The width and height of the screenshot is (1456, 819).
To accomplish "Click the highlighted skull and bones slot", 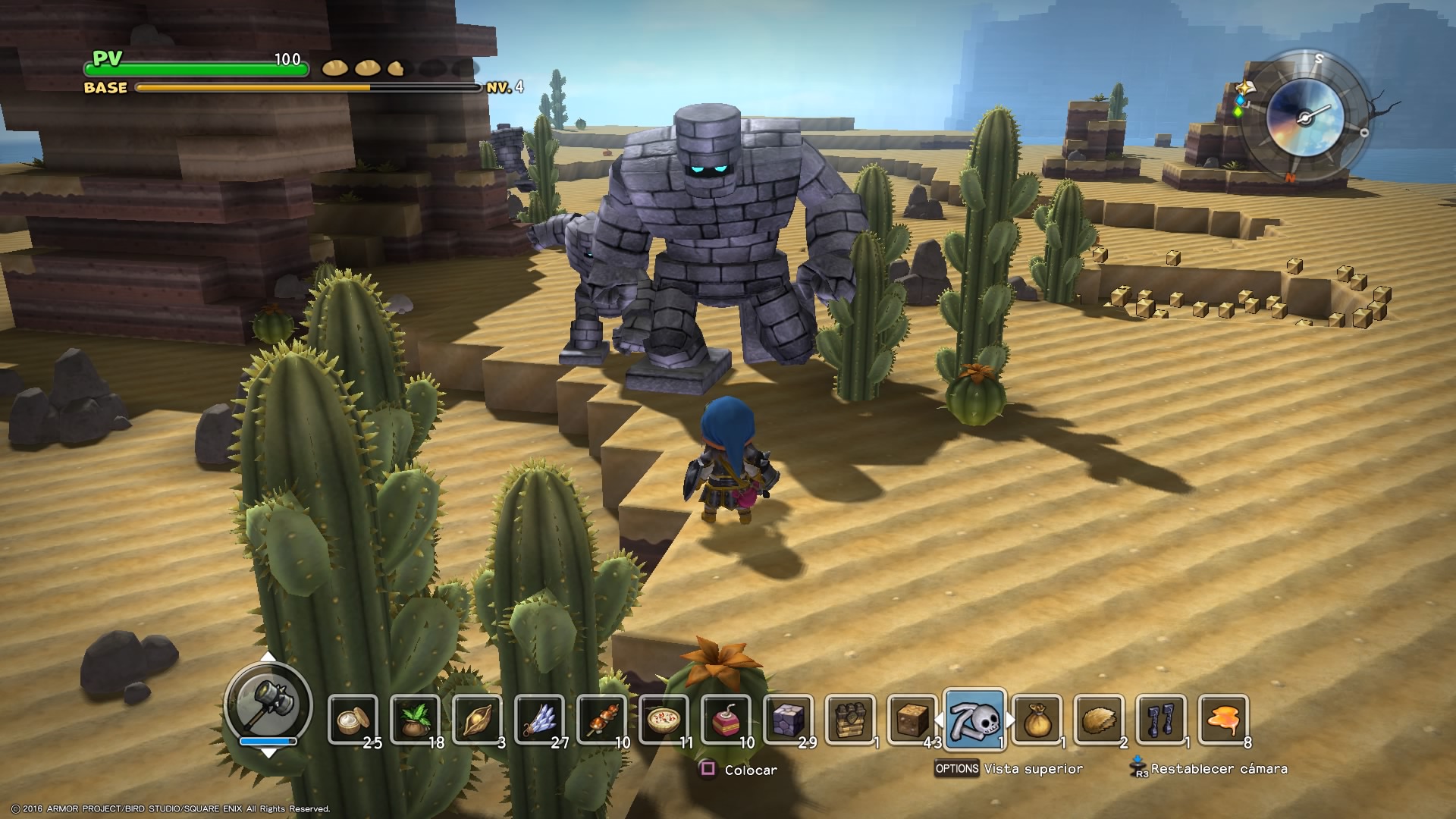I will 975,719.
